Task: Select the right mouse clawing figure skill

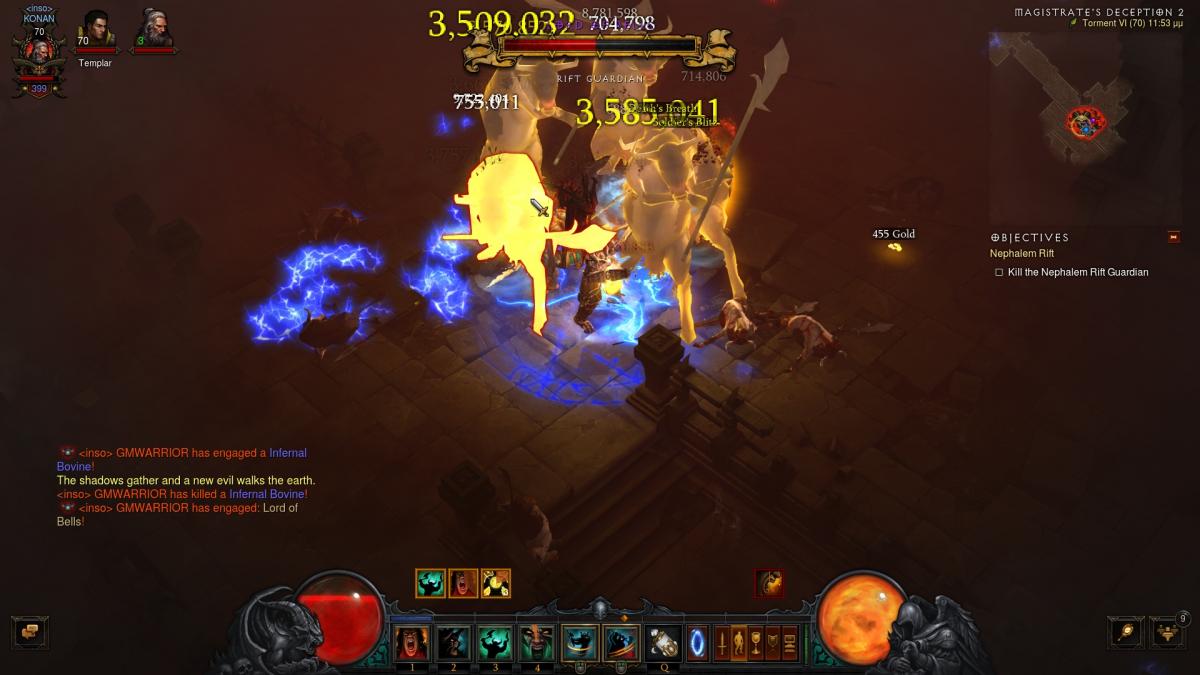Action: click(621, 642)
